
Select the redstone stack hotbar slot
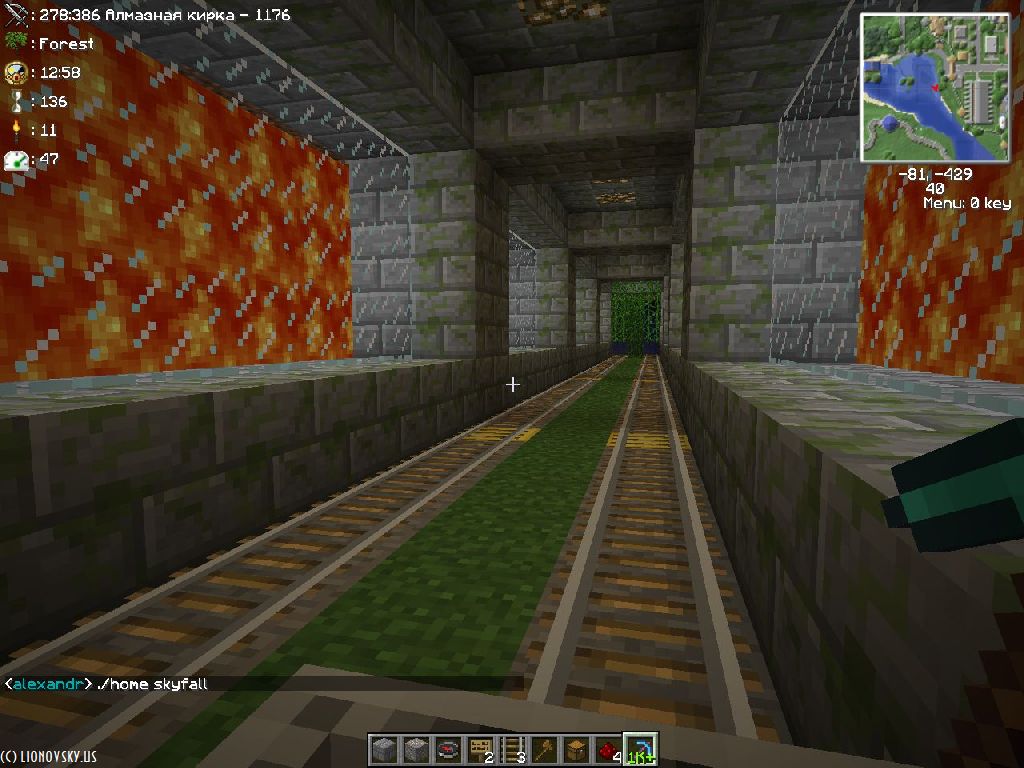pos(608,750)
